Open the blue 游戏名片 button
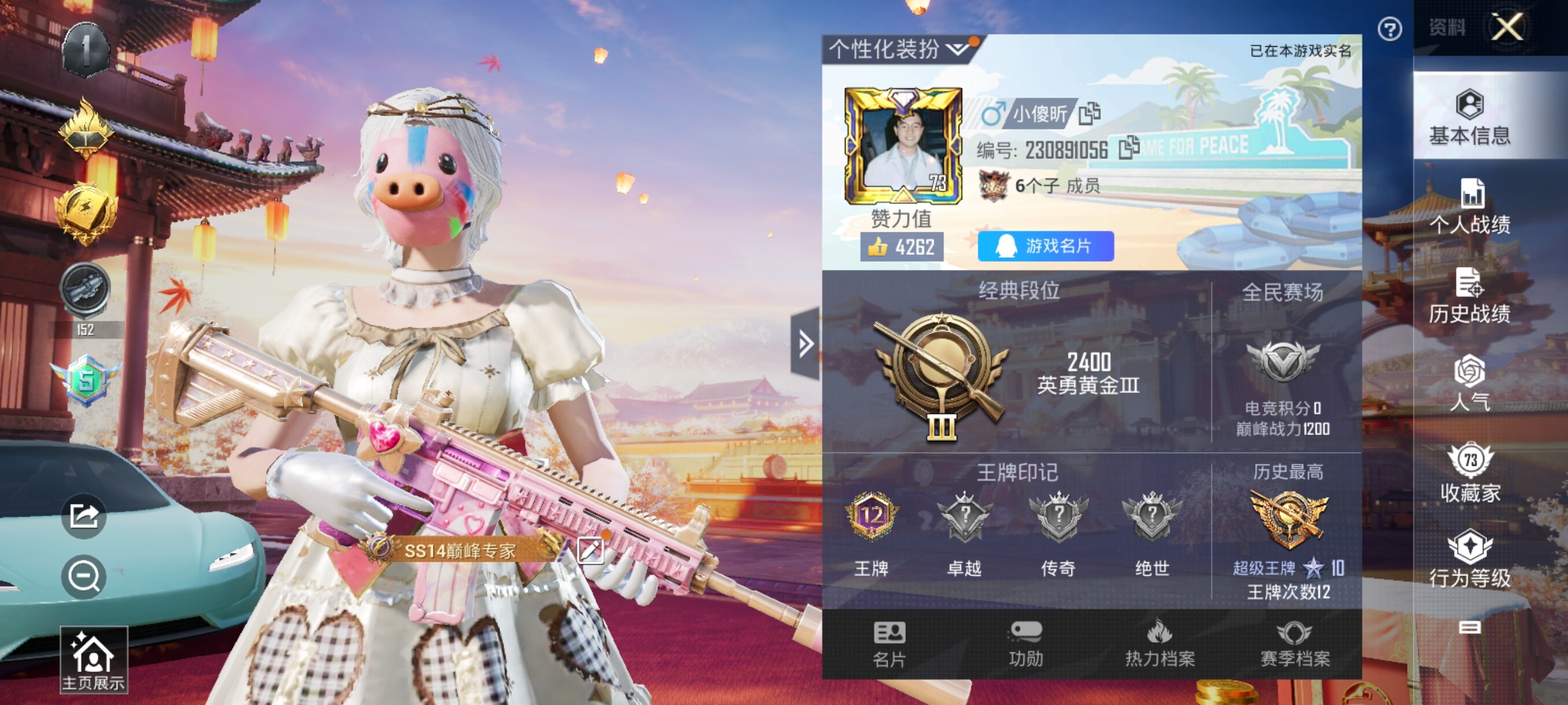The width and height of the screenshot is (1568, 705). click(1045, 246)
